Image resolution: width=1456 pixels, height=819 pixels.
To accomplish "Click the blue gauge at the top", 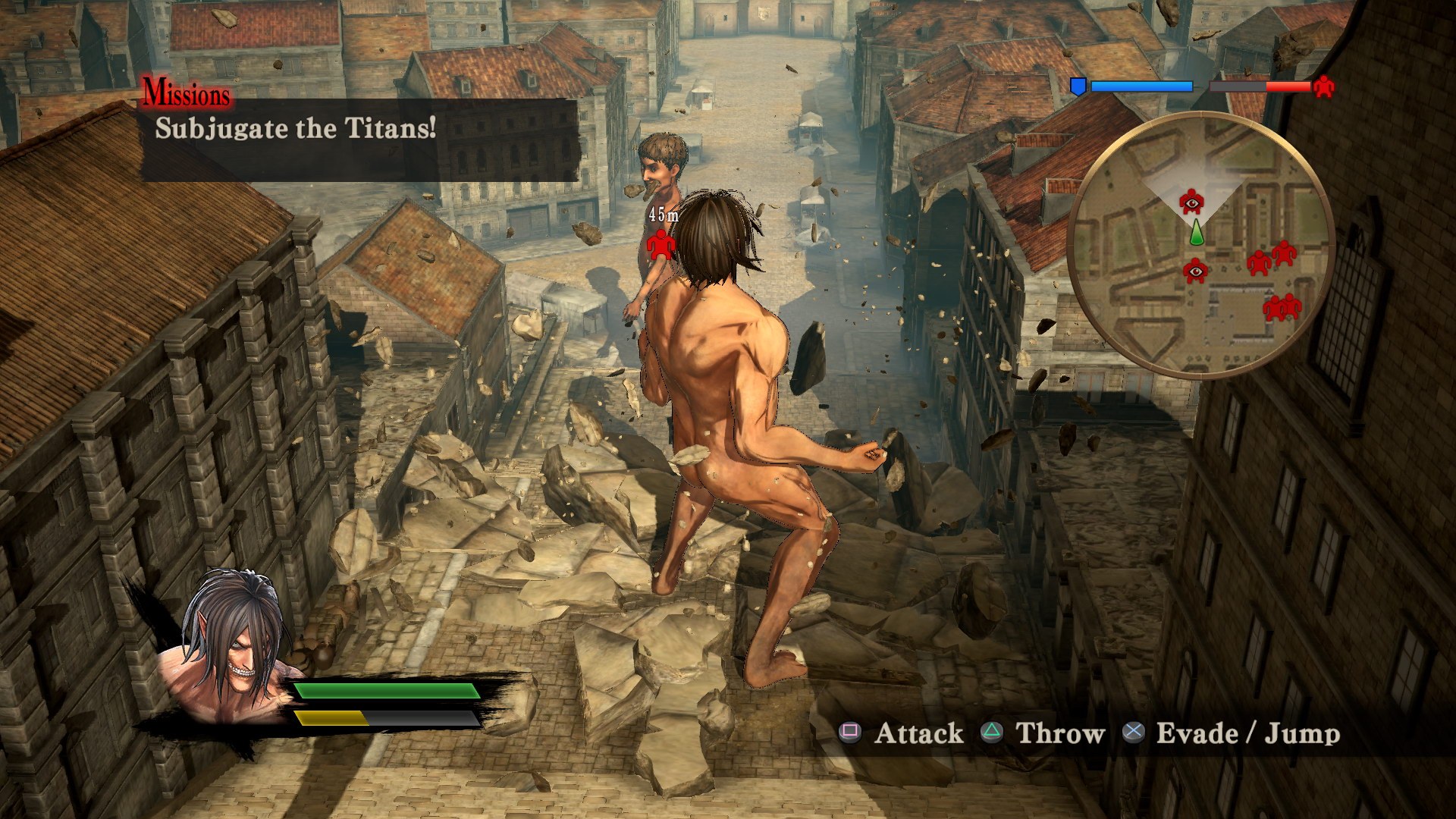I will pos(1141,85).
